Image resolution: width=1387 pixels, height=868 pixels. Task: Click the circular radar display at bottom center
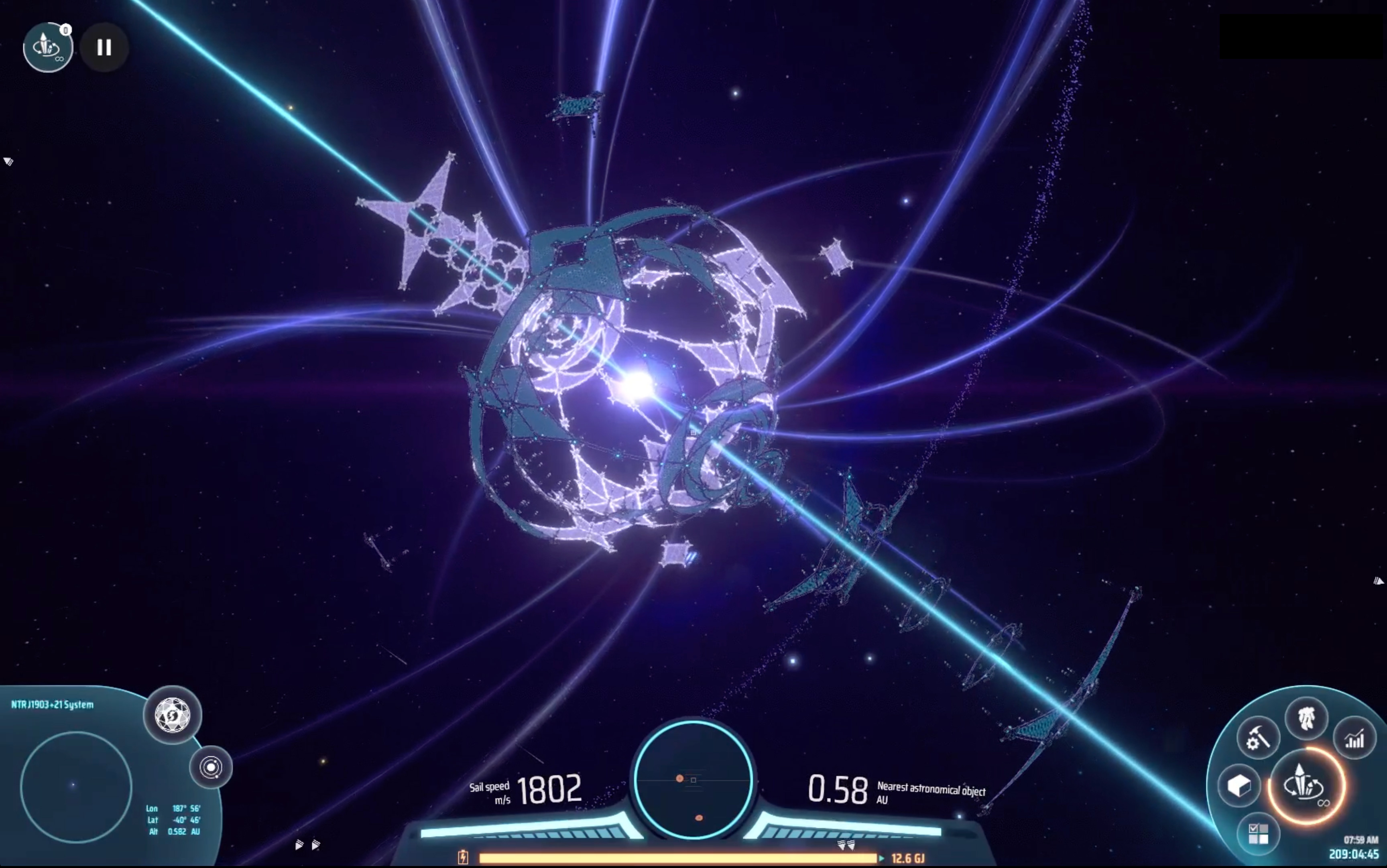point(693,781)
